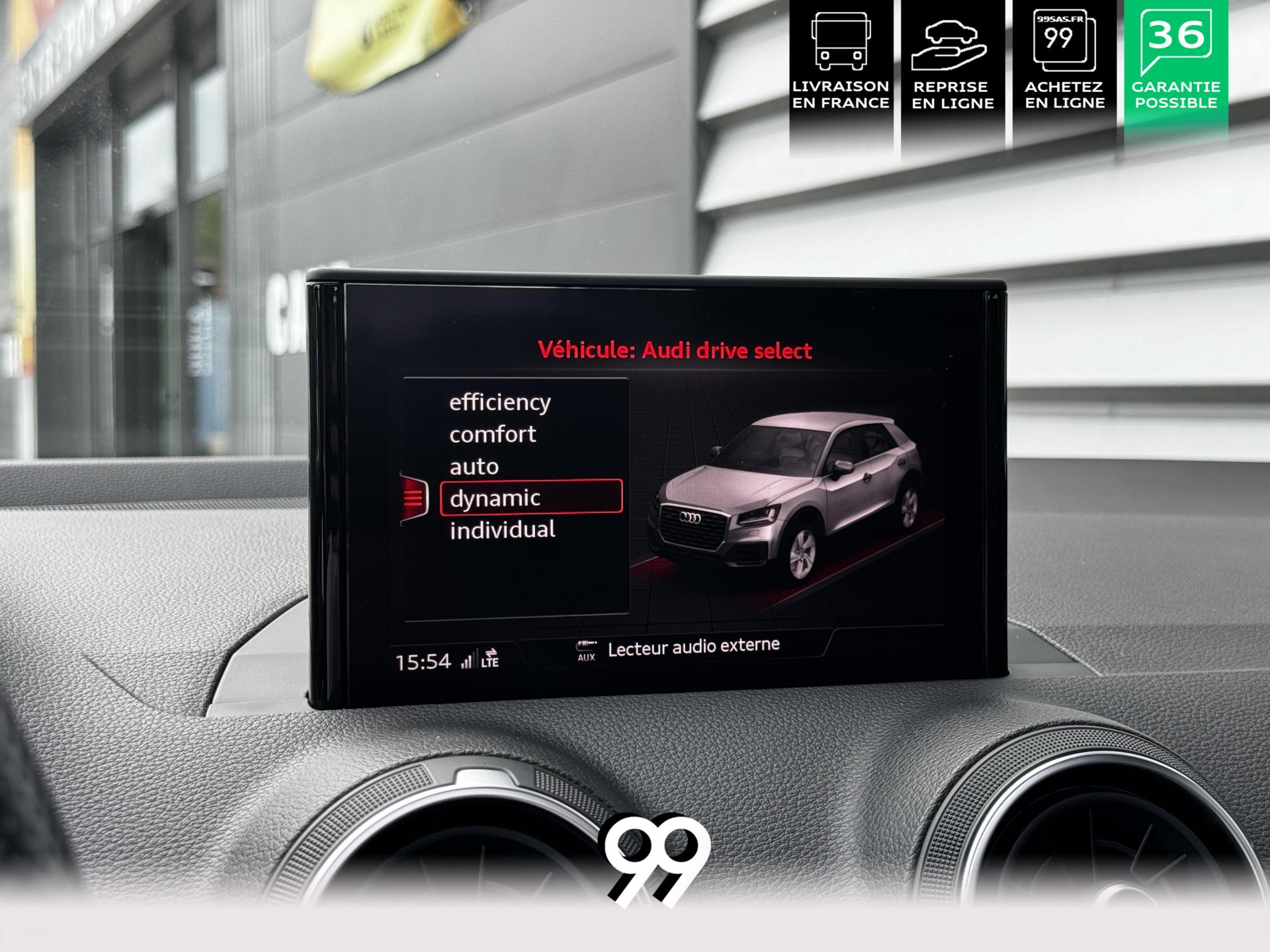Select the efficiency drive mode
Viewport: 1270px width, 952px height.
pyautogui.click(x=499, y=402)
